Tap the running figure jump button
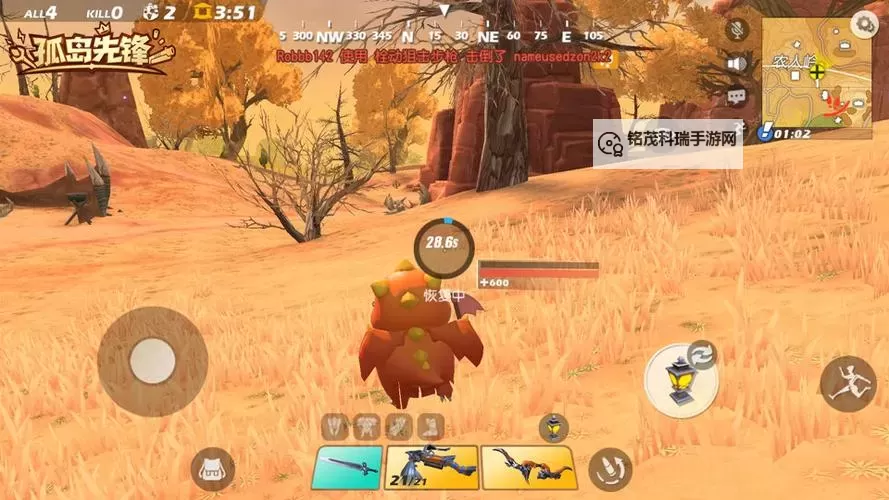Image resolution: width=889 pixels, height=500 pixels. (849, 383)
